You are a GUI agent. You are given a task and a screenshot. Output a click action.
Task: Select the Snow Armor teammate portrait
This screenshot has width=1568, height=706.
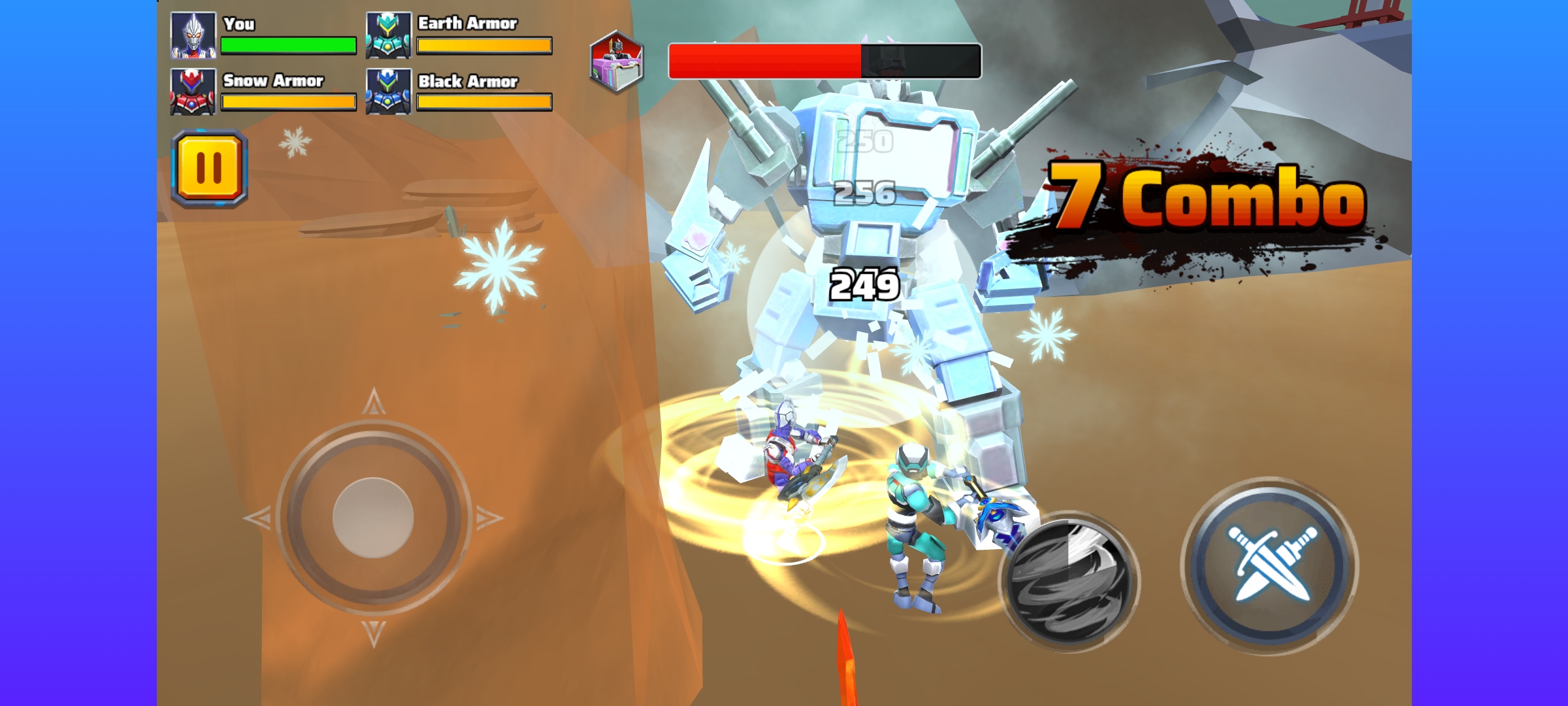coord(193,92)
